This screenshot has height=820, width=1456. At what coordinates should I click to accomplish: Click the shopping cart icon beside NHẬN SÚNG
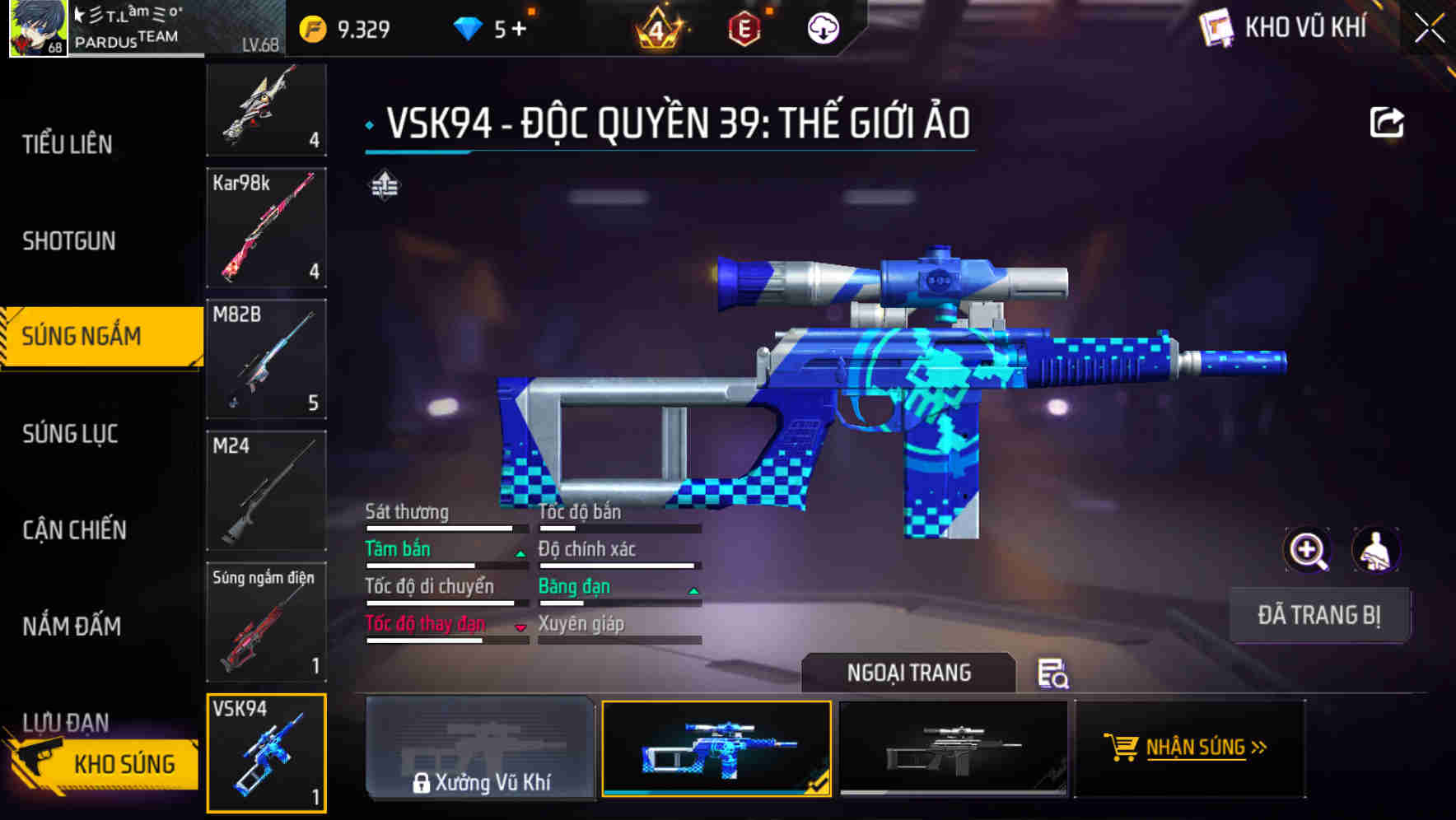(1122, 748)
